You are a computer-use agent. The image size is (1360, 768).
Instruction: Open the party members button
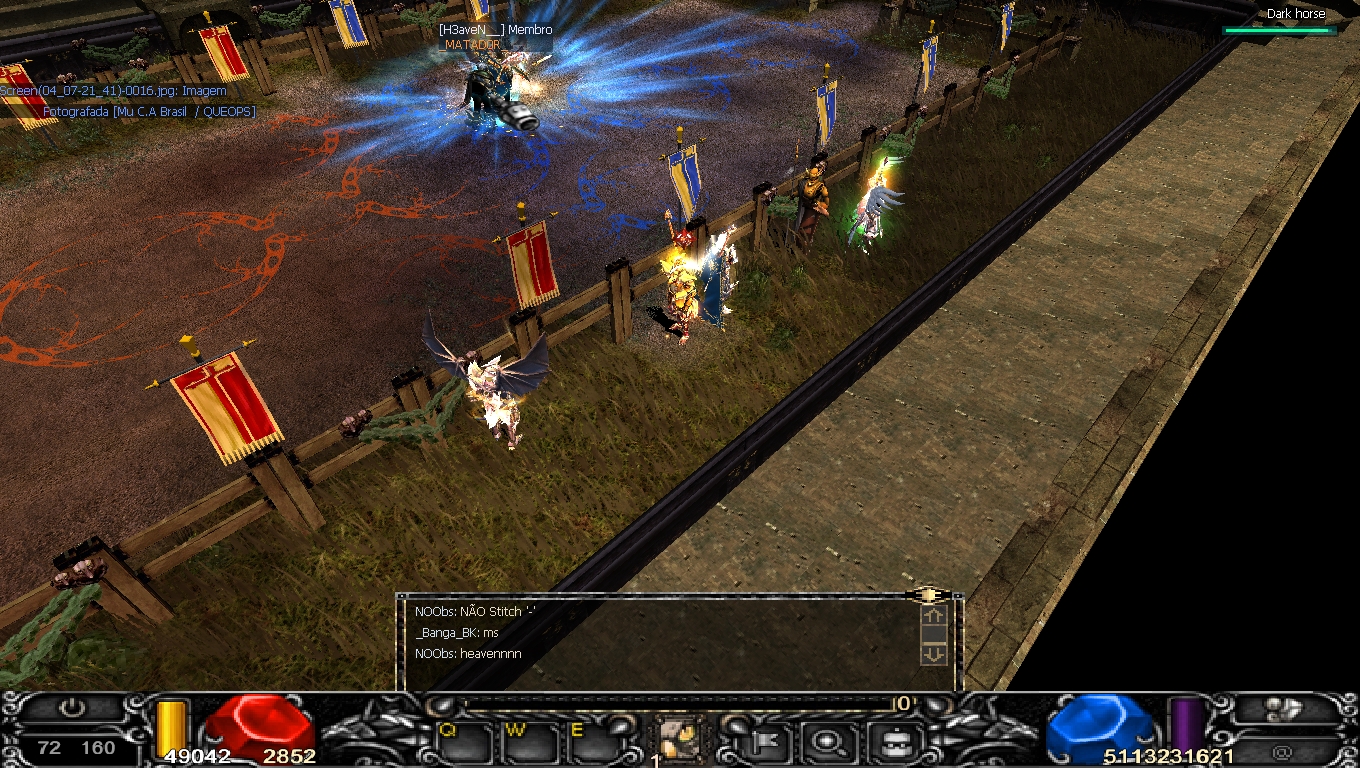point(1282,708)
